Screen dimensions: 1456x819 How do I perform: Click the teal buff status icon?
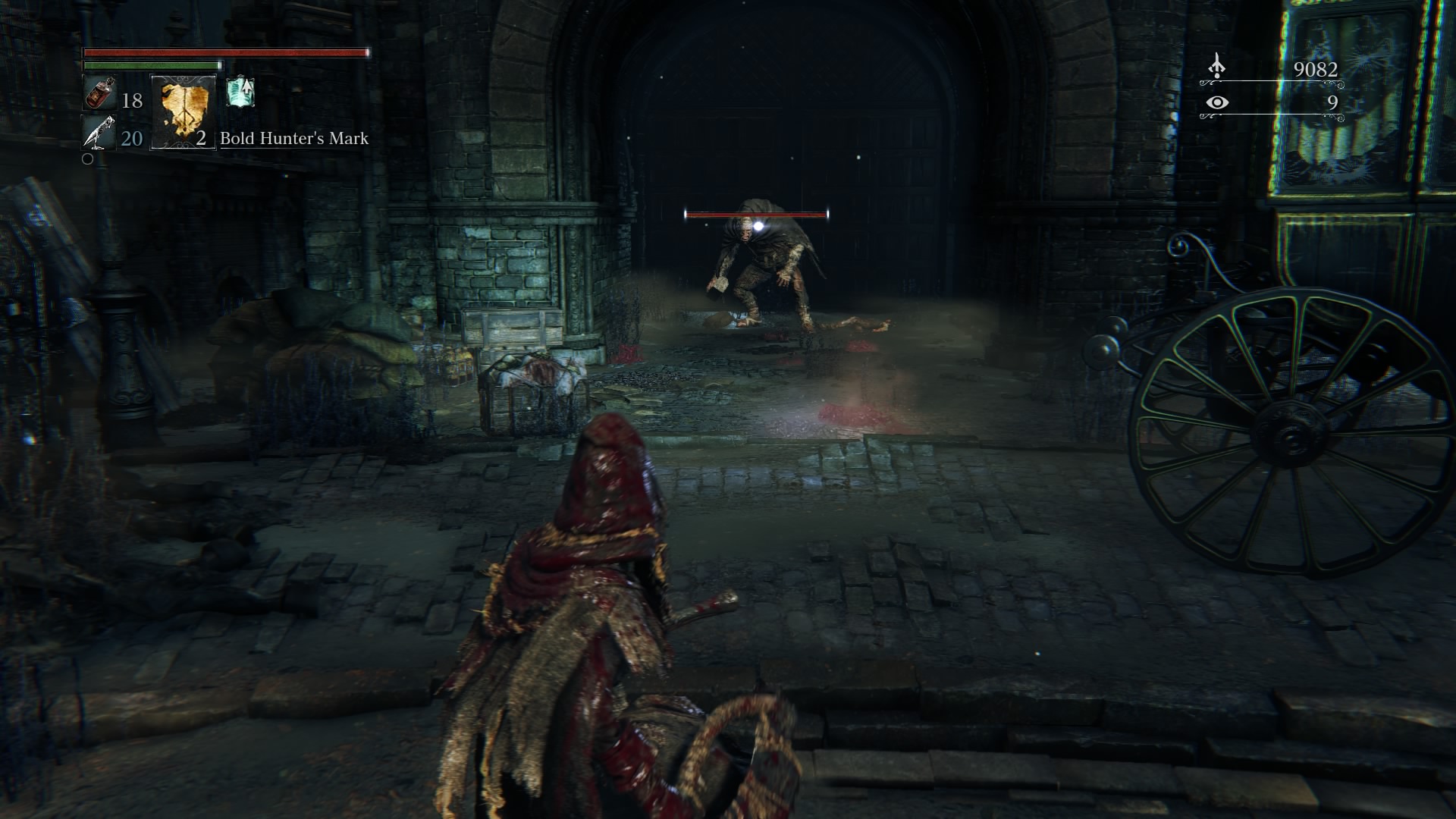pyautogui.click(x=240, y=93)
